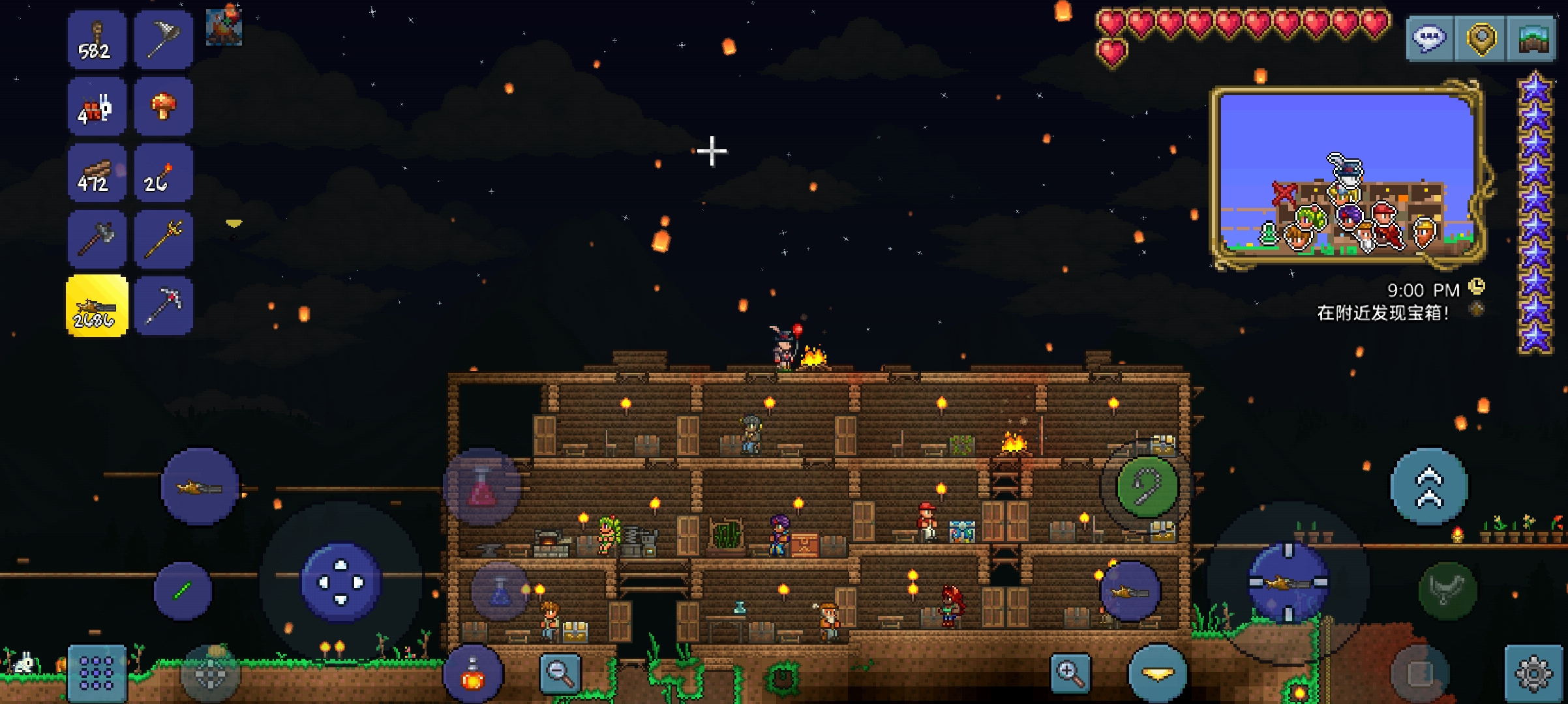The width and height of the screenshot is (1568, 704).
Task: Select the rope stack hotbar slot
Action: tap(97, 40)
